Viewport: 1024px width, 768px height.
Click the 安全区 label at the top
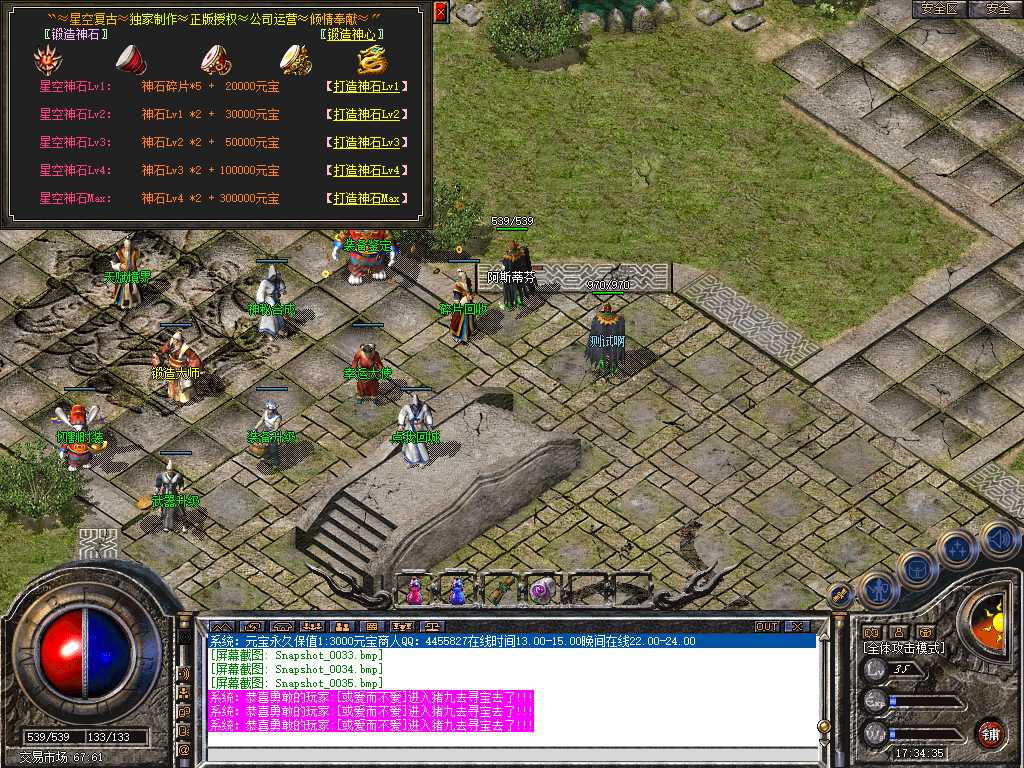pyautogui.click(x=940, y=9)
